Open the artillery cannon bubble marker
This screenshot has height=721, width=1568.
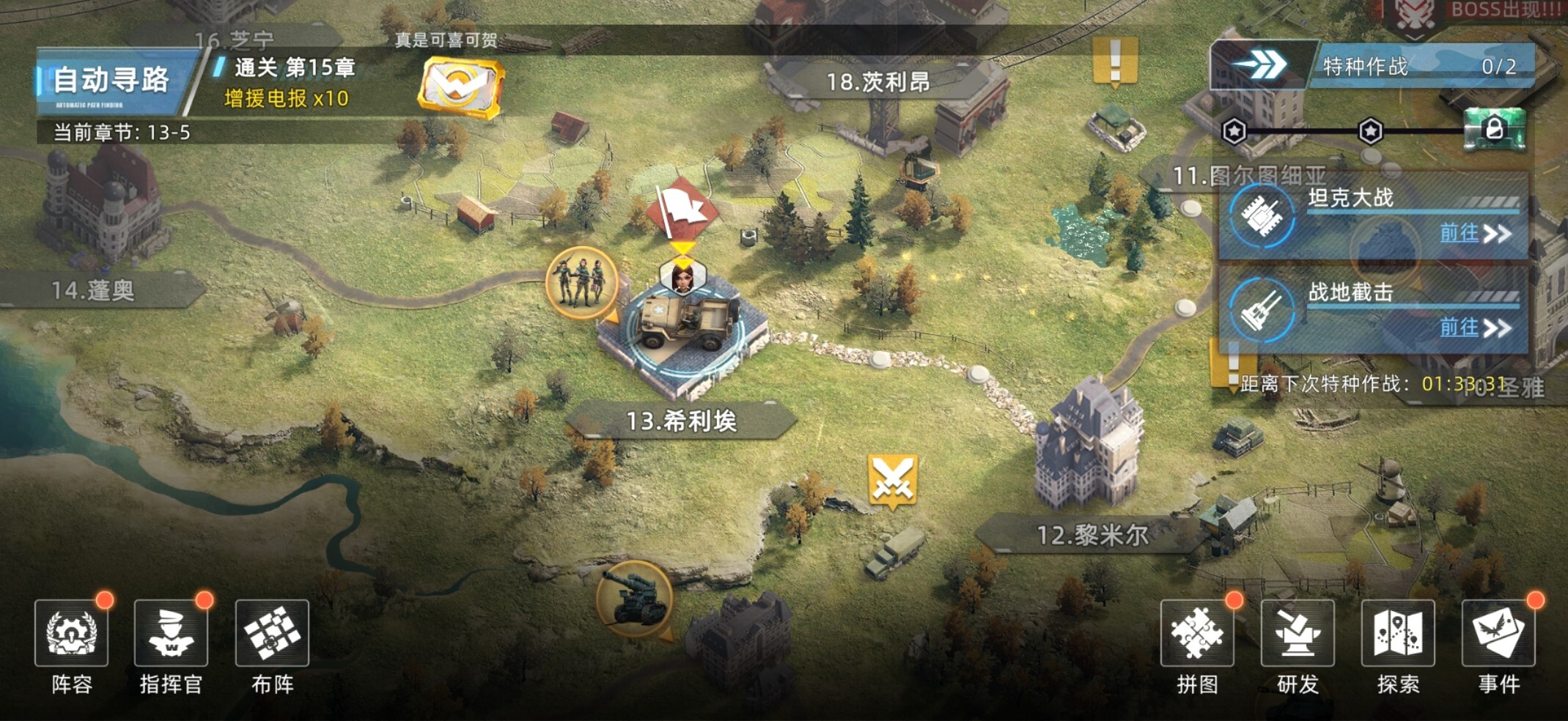point(634,598)
